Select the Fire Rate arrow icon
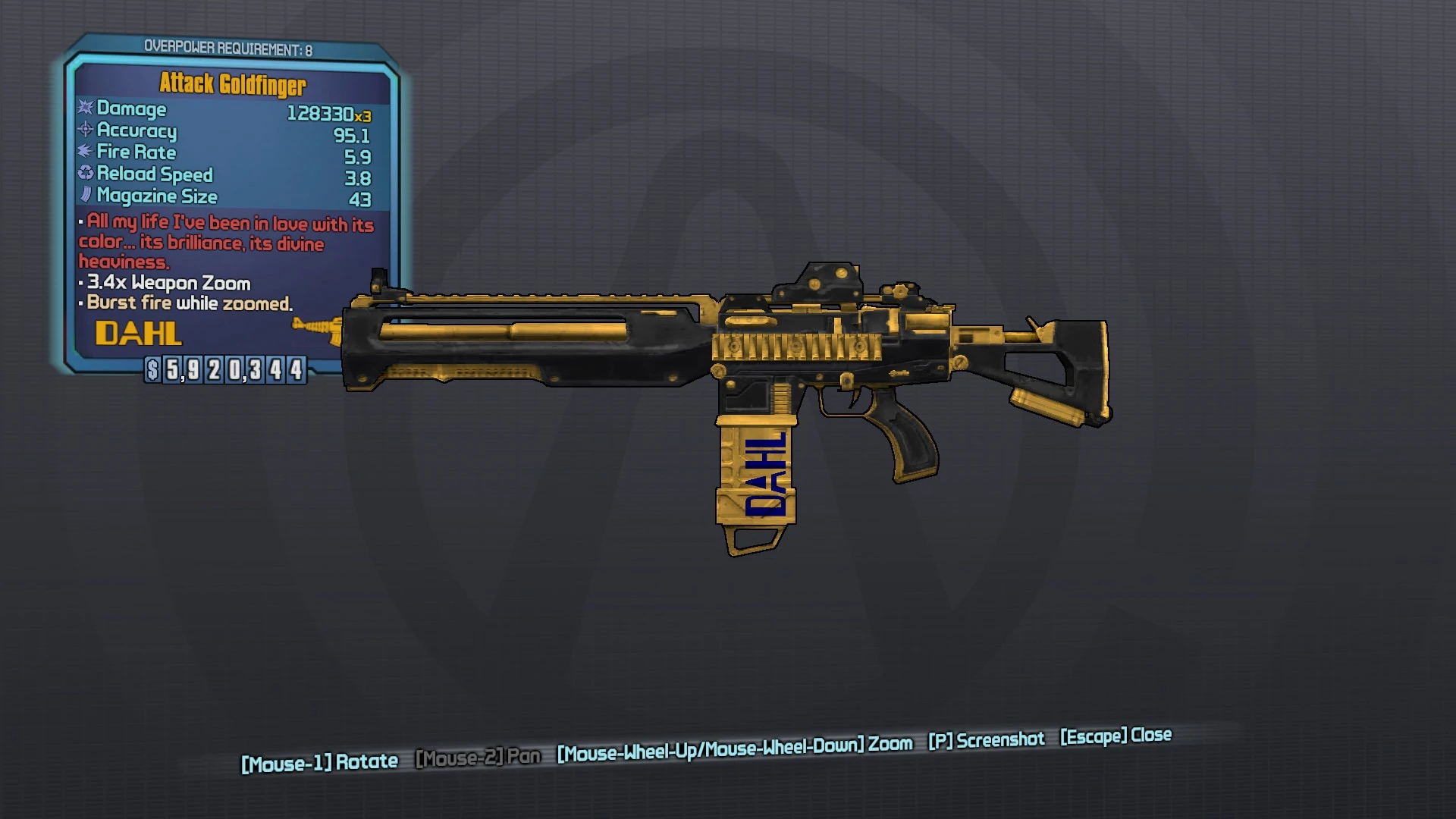Screen dimensions: 1456x819 pyautogui.click(x=85, y=152)
